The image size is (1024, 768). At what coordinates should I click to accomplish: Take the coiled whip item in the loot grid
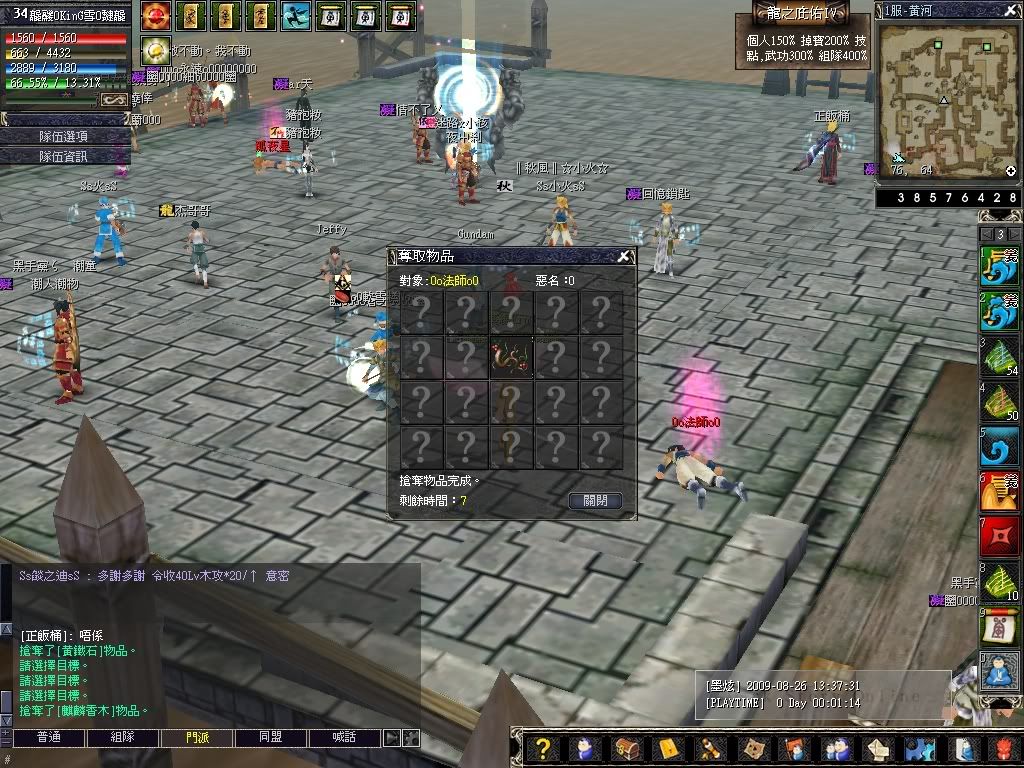pyautogui.click(x=510, y=357)
